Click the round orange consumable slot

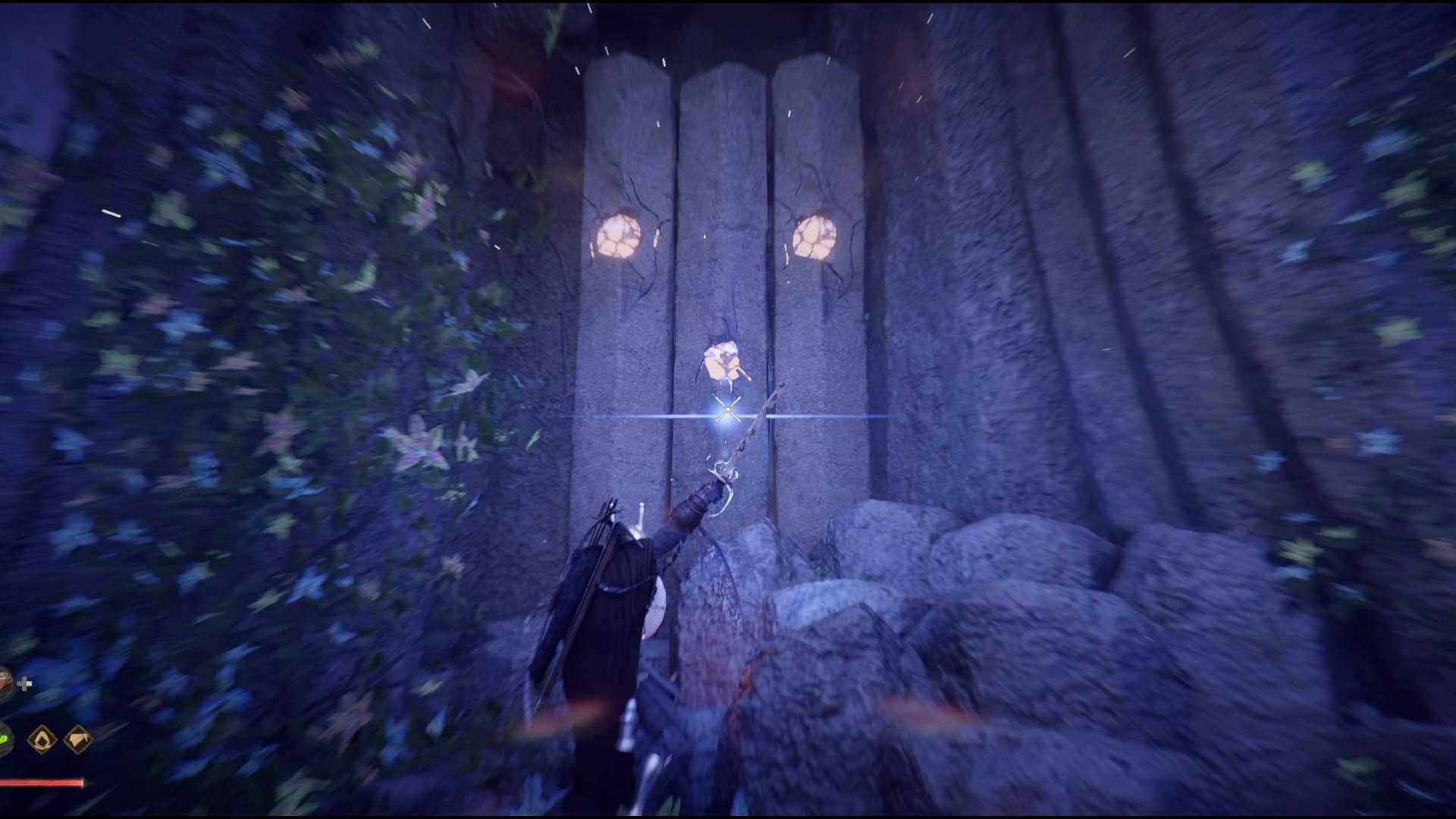coord(5,684)
